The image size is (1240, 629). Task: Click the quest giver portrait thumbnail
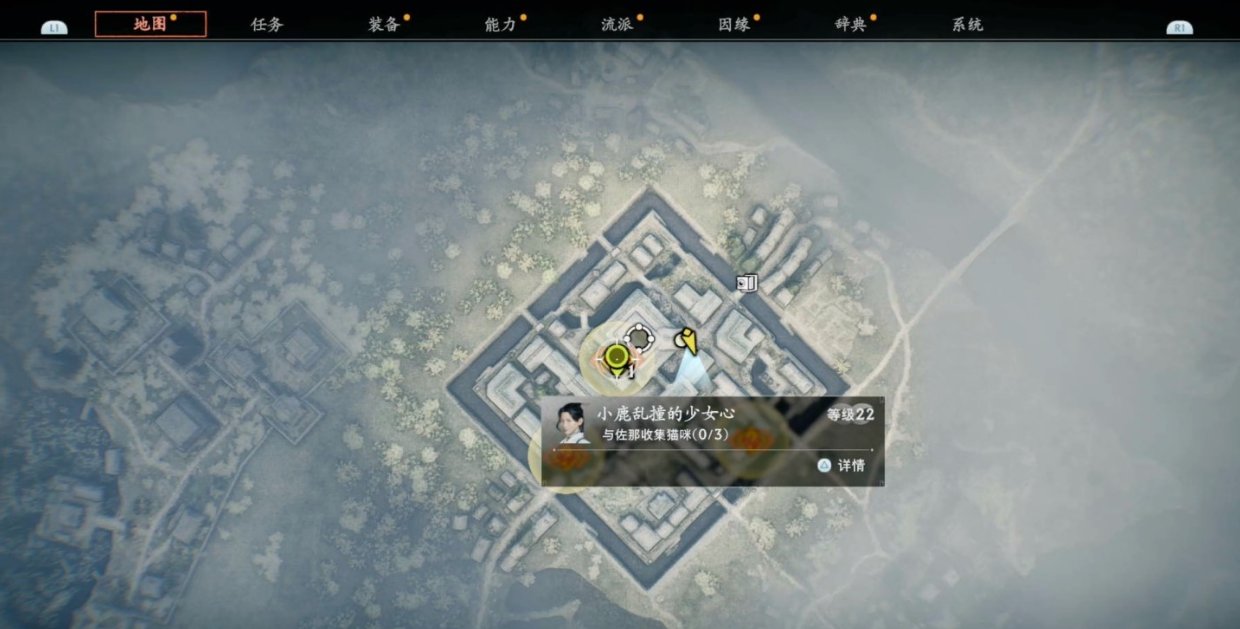click(570, 424)
